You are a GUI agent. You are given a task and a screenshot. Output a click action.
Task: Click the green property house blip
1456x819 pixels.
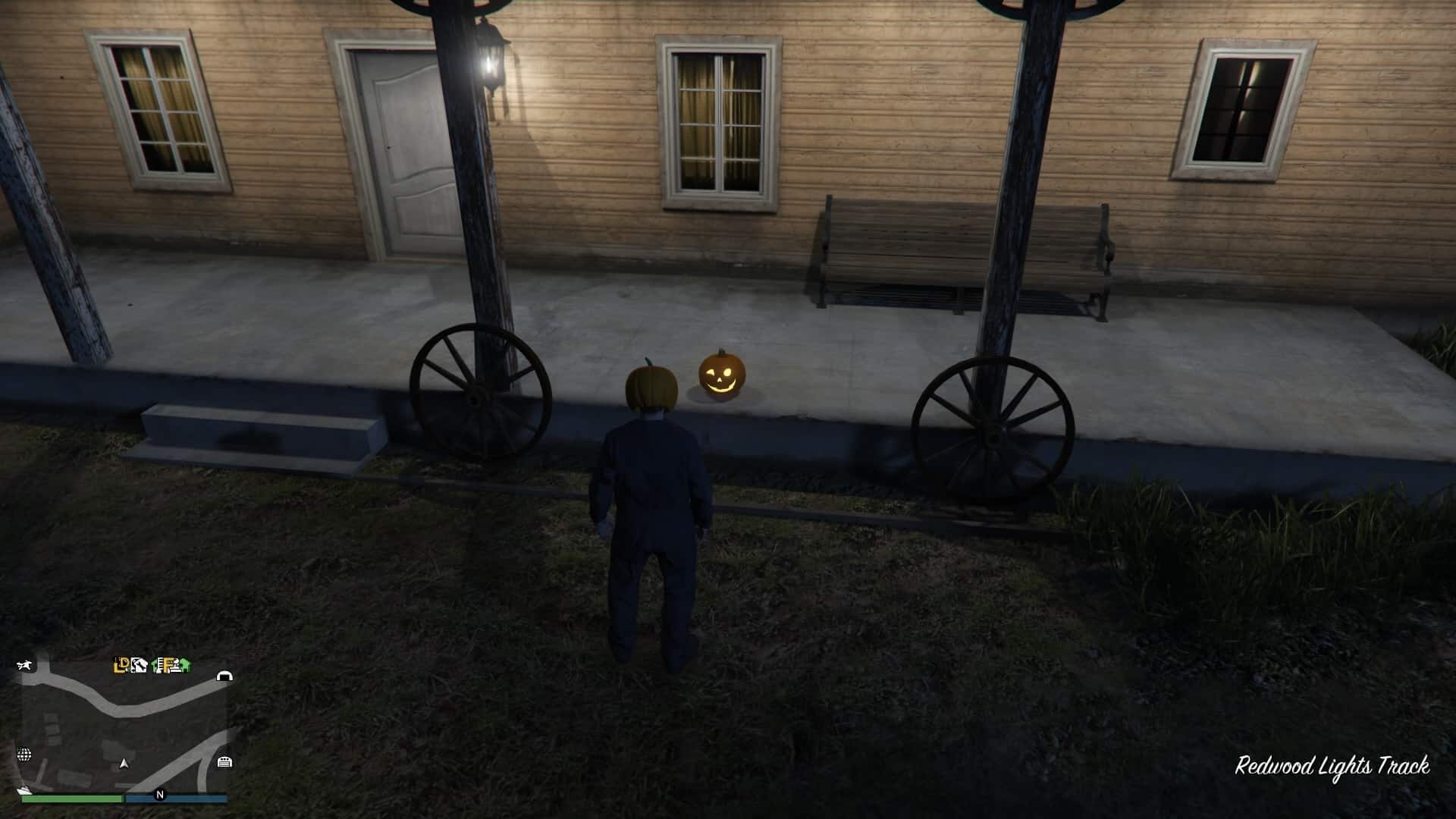[155, 665]
